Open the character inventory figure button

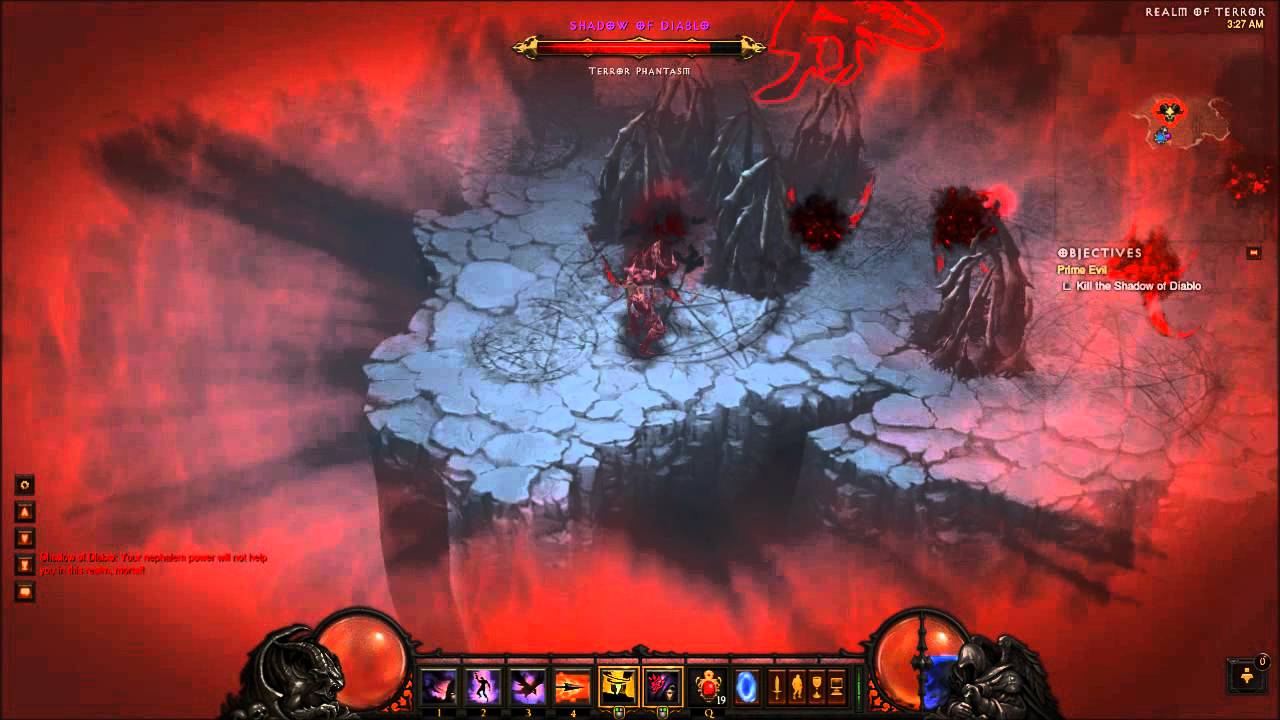click(796, 687)
